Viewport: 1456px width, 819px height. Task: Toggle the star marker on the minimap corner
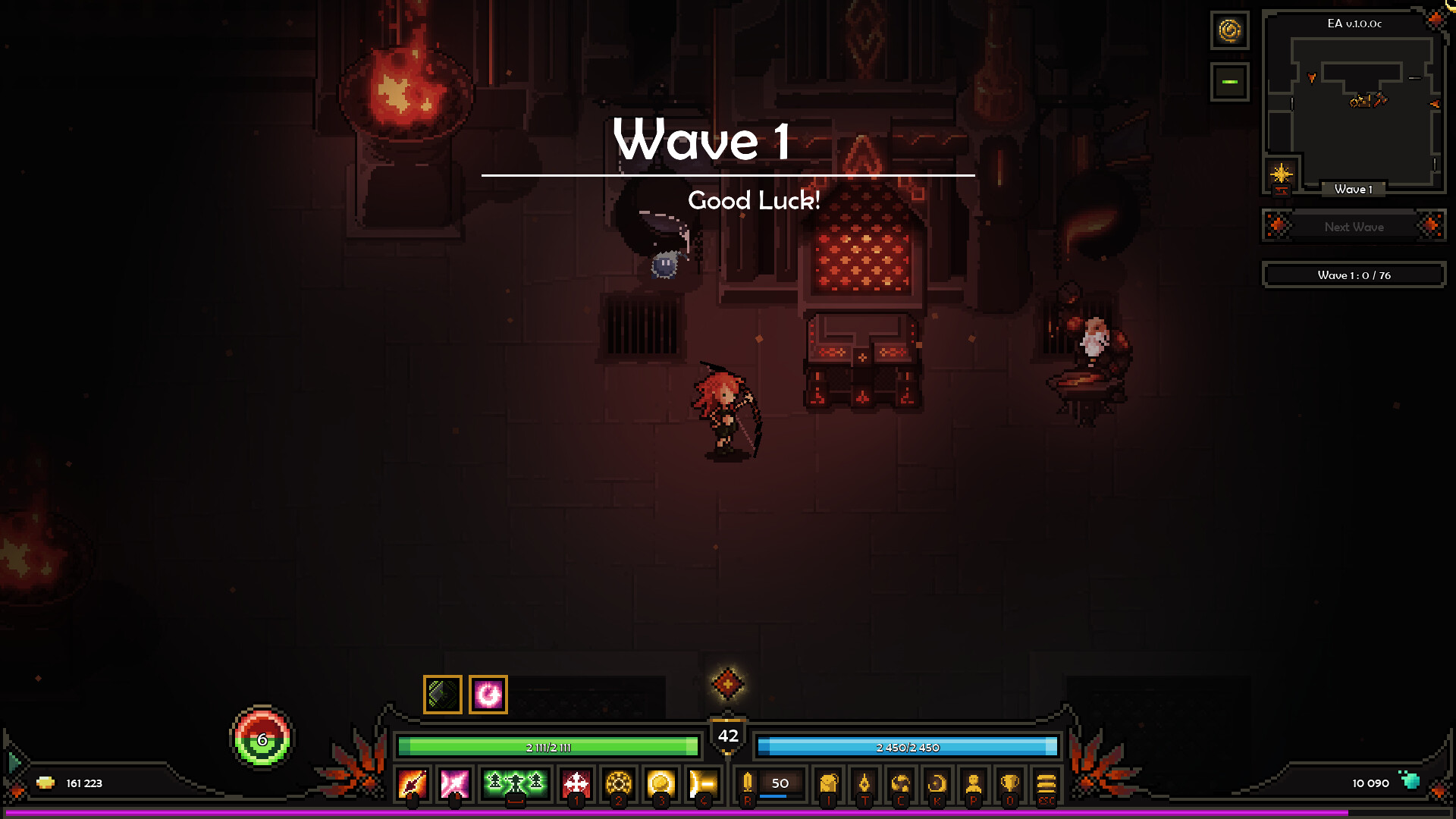point(1280,172)
